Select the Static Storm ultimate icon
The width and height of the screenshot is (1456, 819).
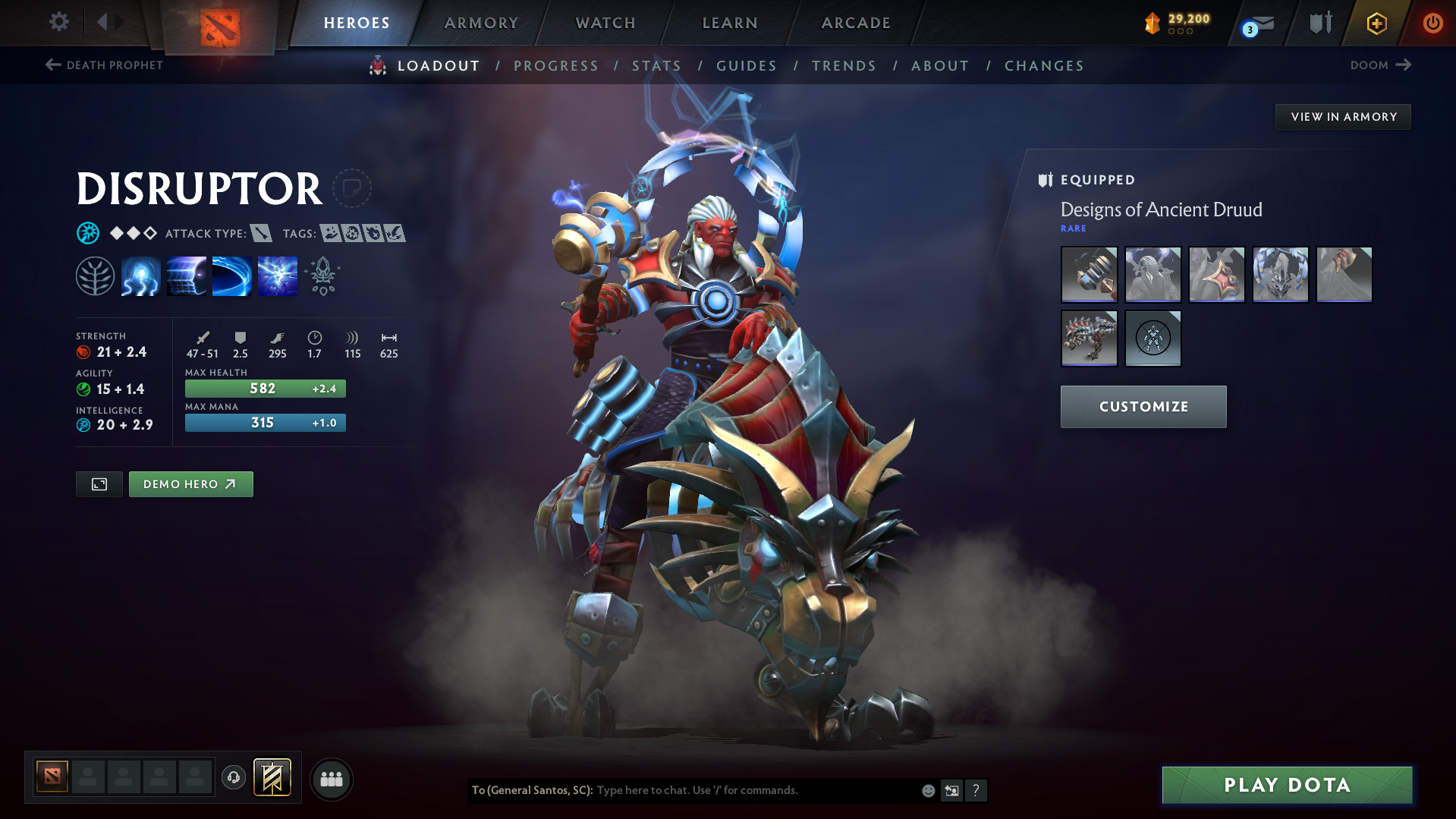point(277,276)
